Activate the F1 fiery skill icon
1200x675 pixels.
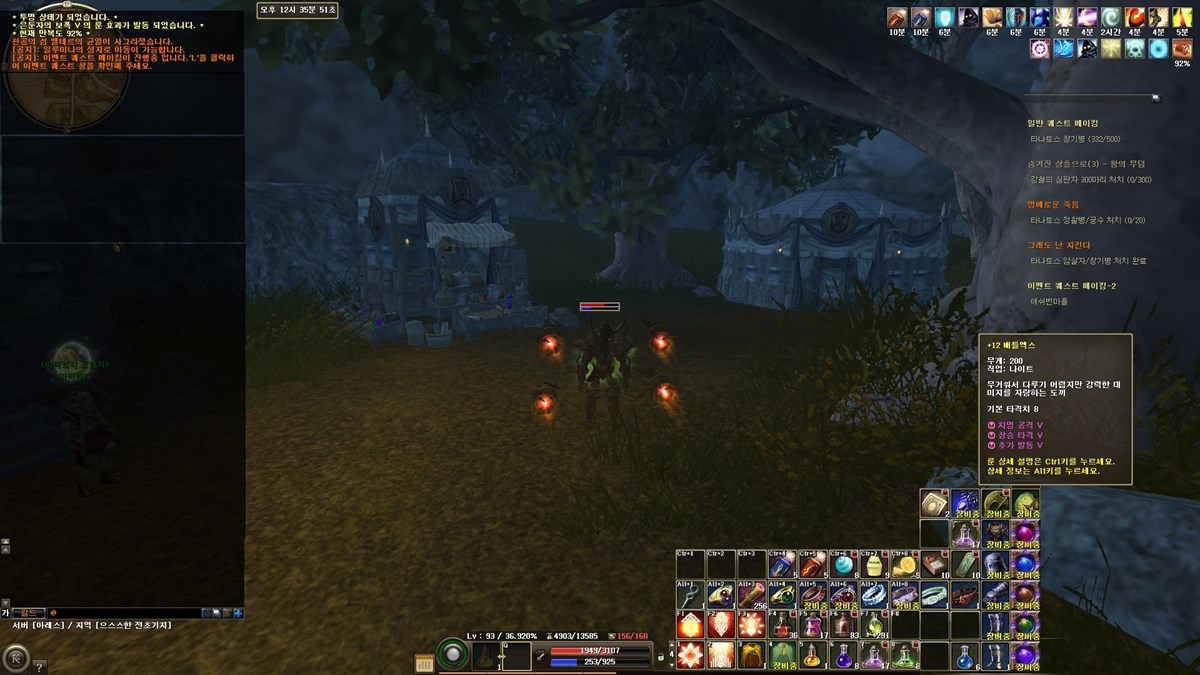690,625
